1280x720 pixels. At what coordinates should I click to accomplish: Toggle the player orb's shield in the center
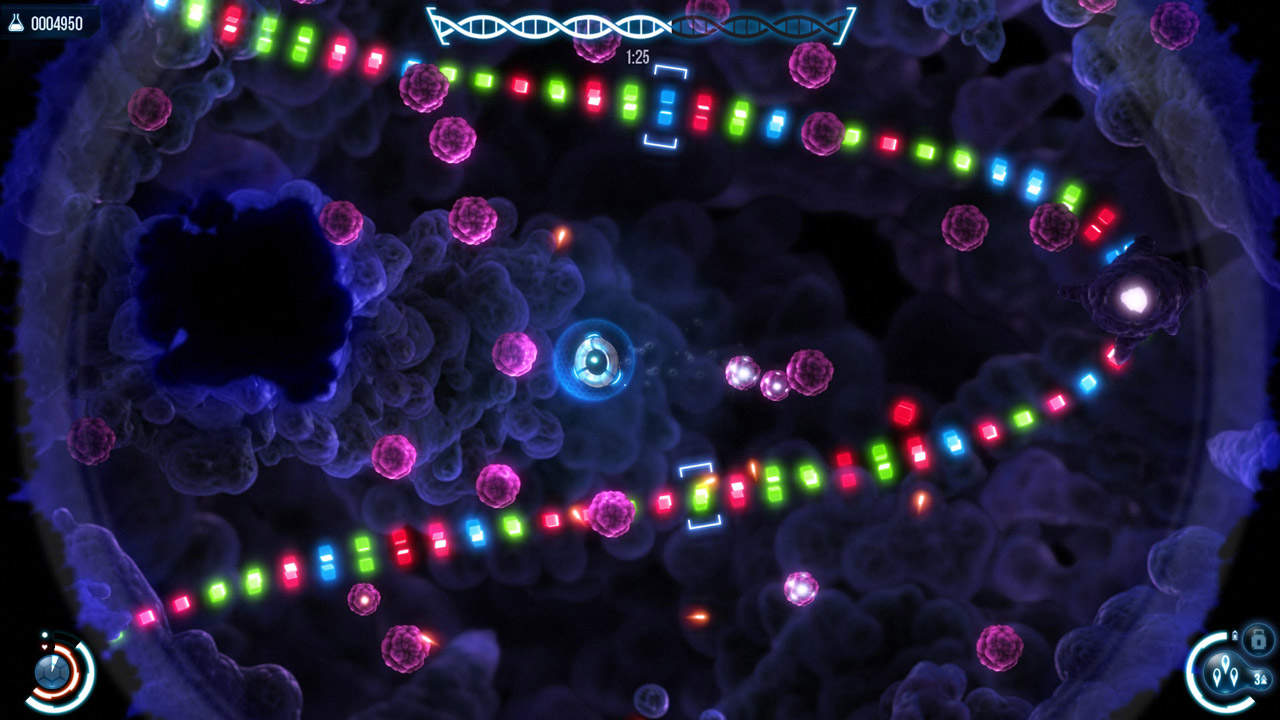click(596, 359)
